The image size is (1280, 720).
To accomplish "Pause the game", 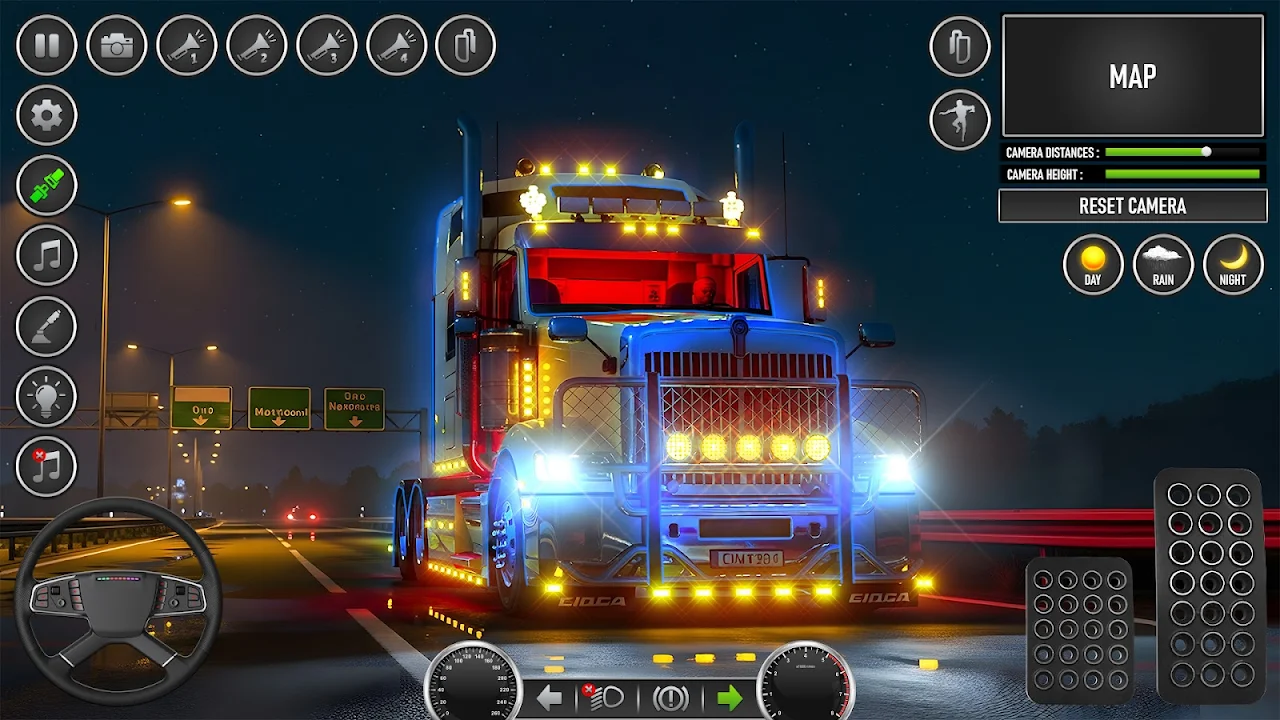I will tap(47, 45).
